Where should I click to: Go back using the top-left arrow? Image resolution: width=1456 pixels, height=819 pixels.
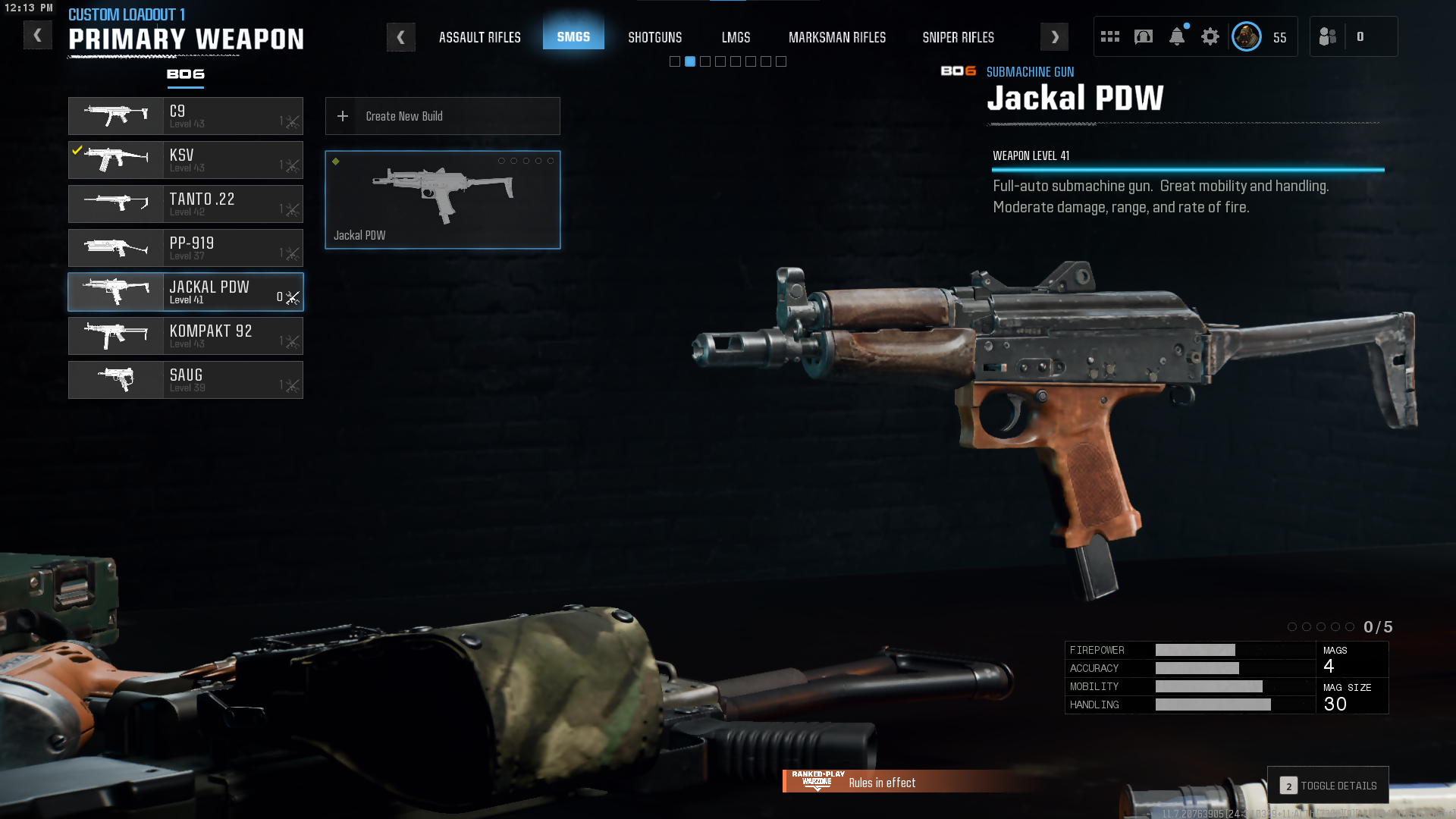[x=37, y=36]
